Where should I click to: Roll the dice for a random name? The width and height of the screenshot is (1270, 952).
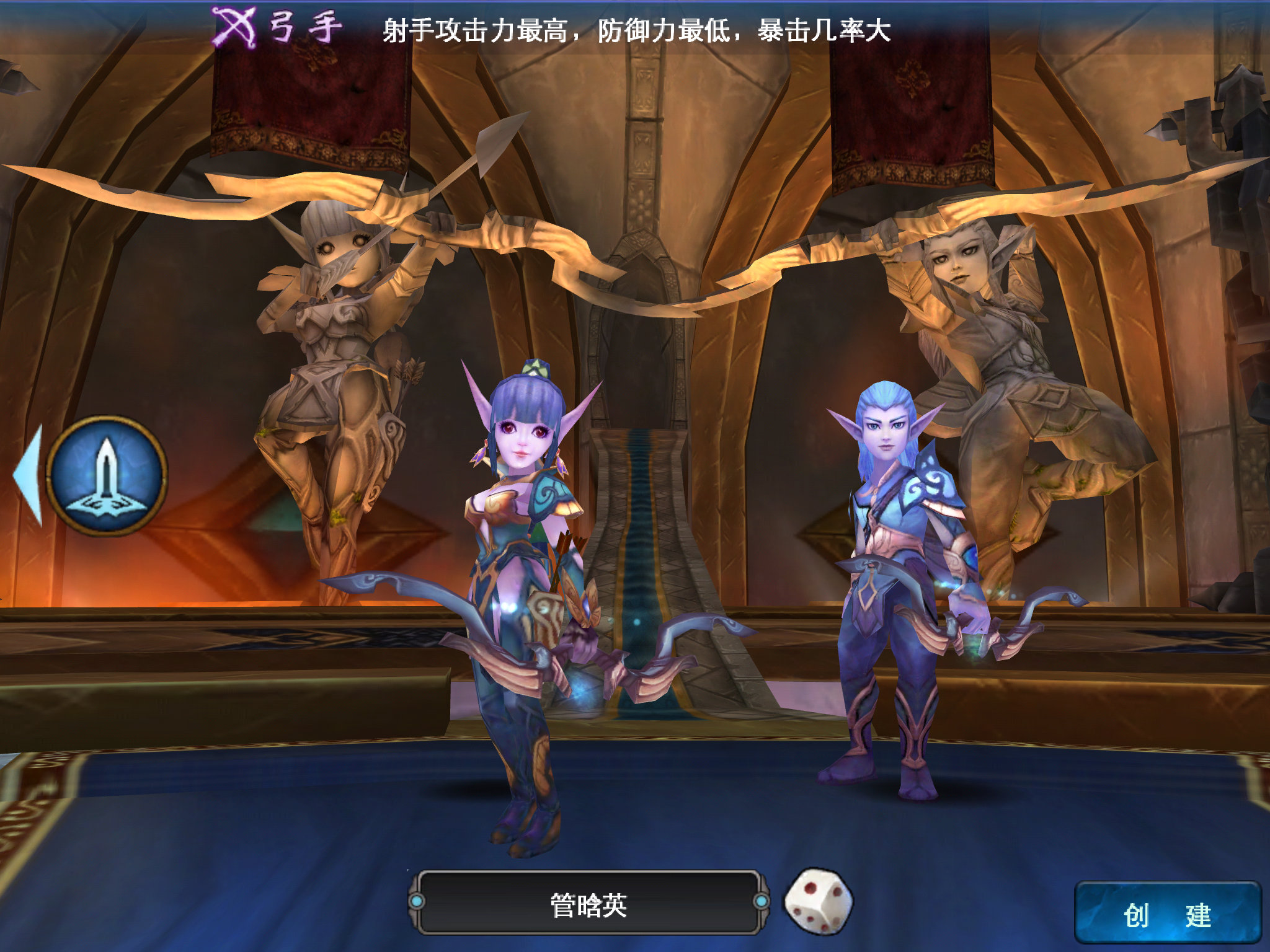click(819, 901)
